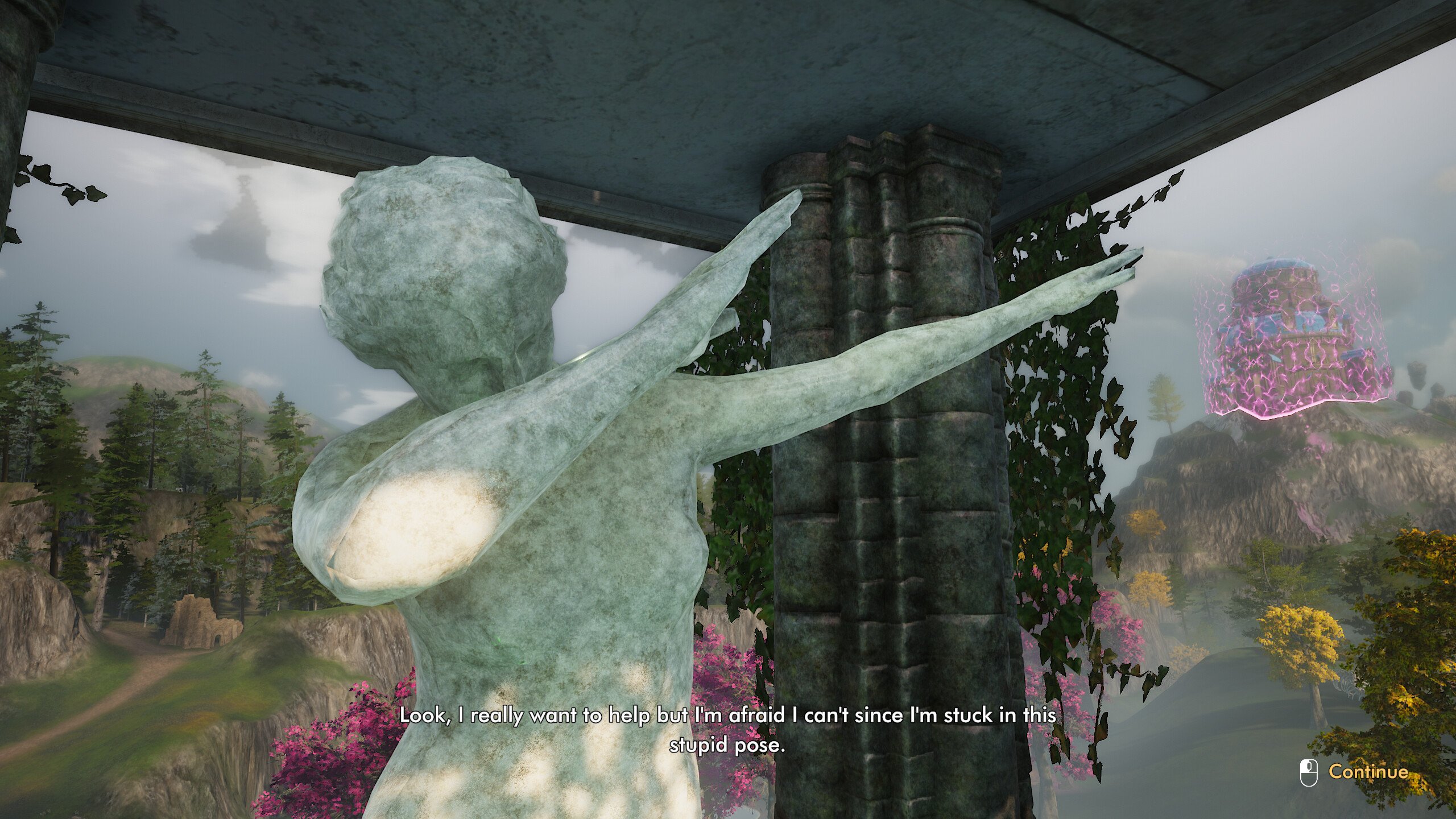Continue the statue's dialogue

(1367, 772)
